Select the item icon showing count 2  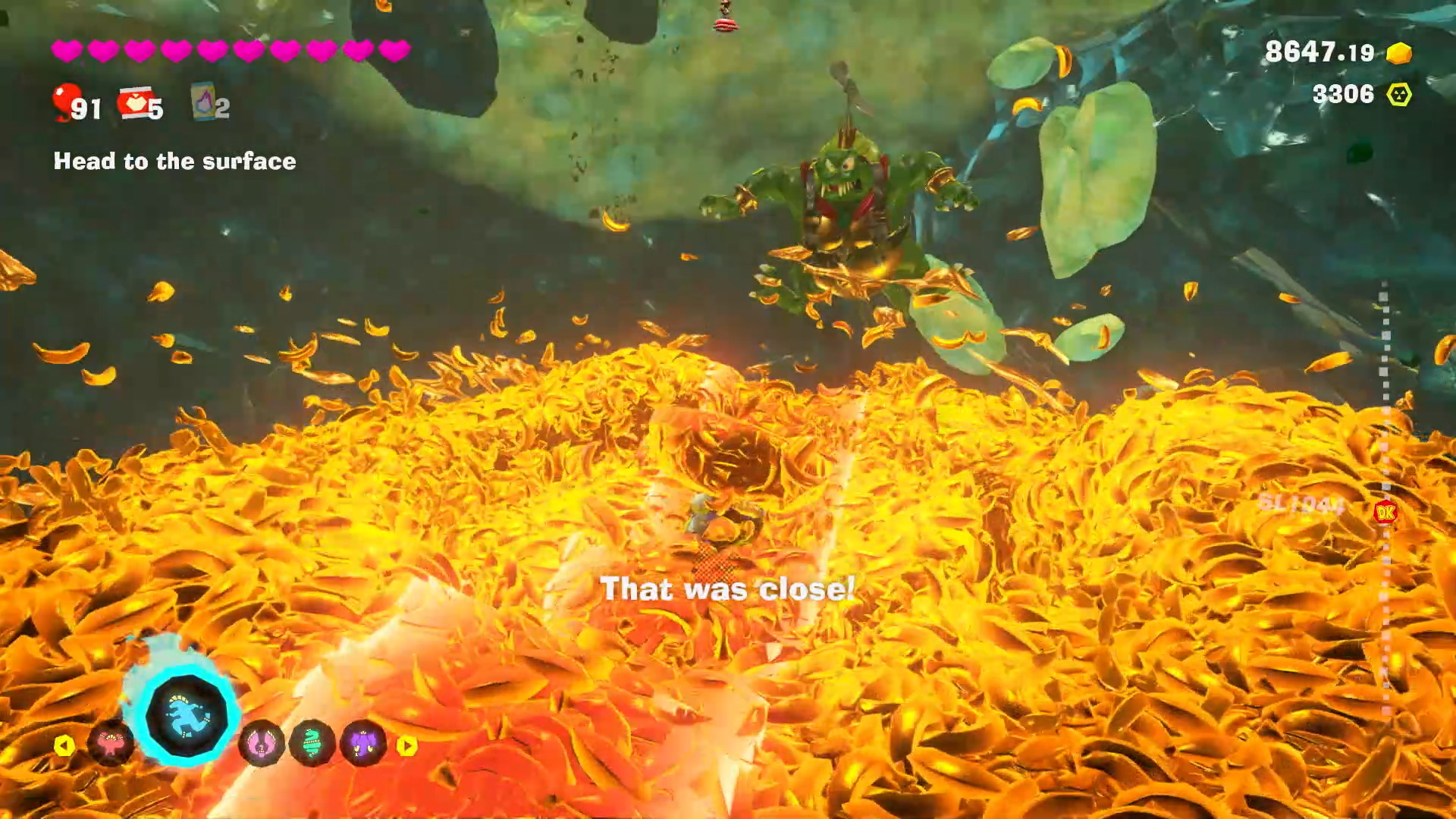[x=204, y=102]
